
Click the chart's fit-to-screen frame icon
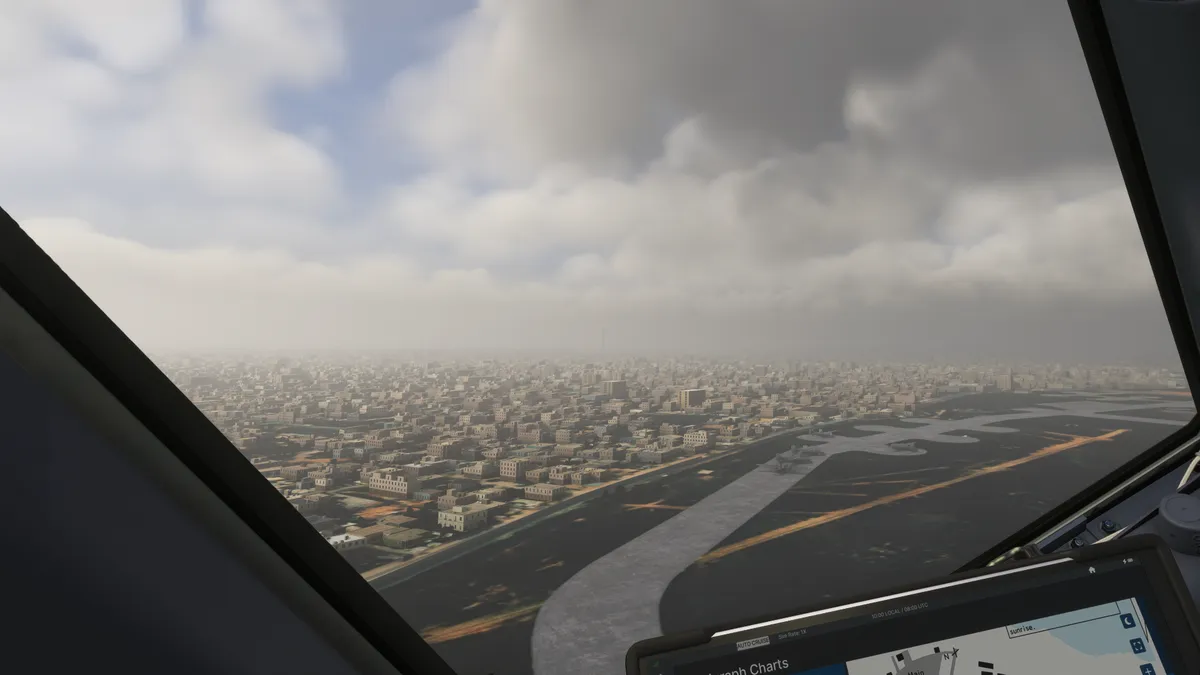(x=1137, y=646)
